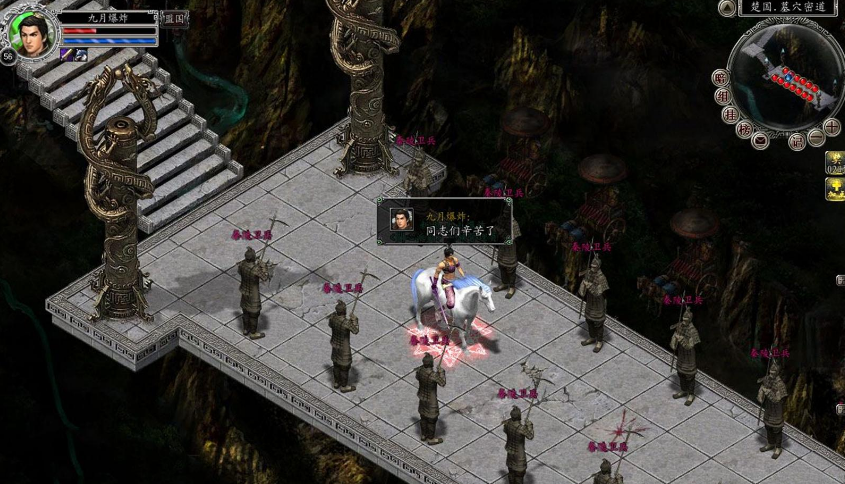Zoom in the minimap with plus button

coord(831,127)
